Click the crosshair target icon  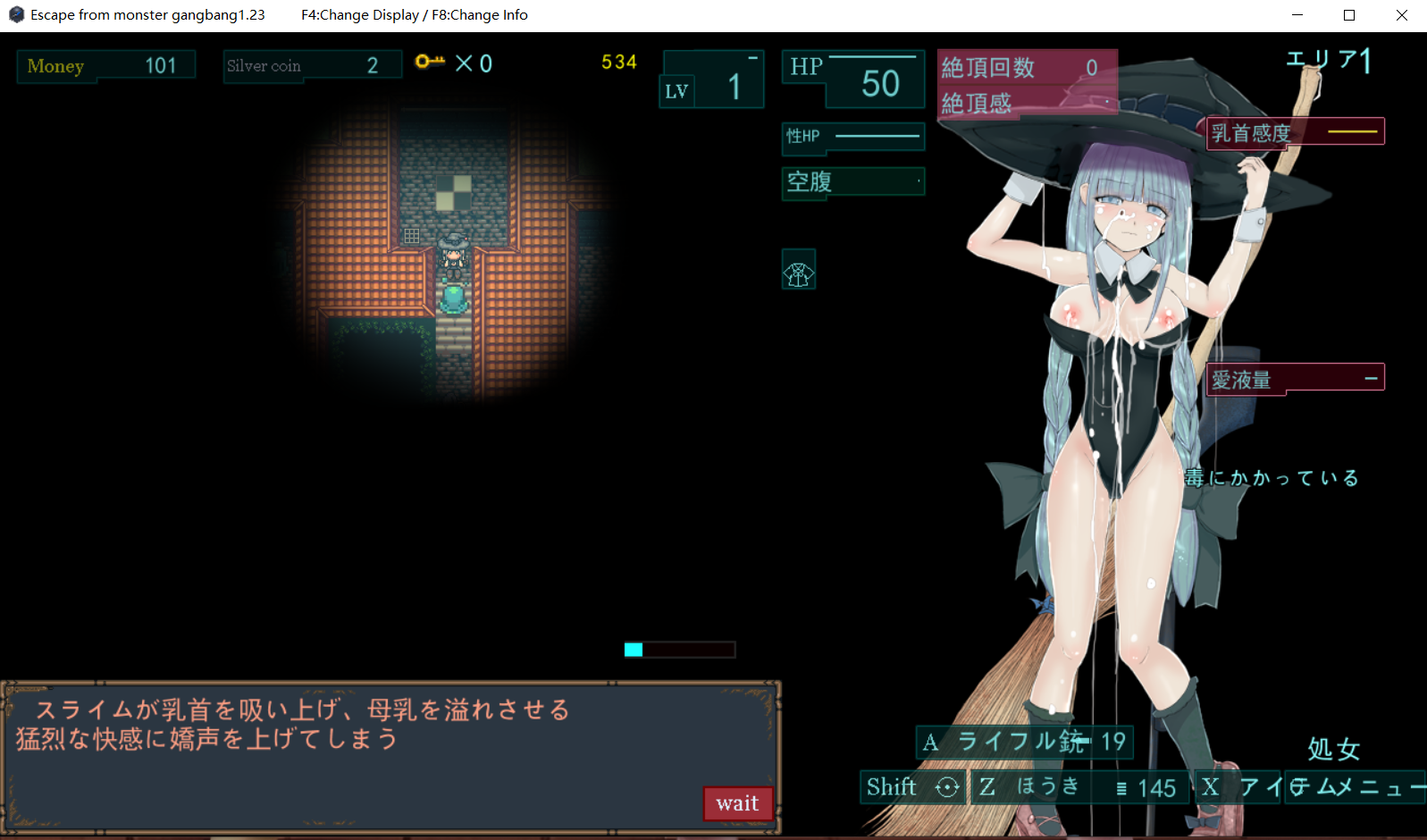[x=947, y=787]
